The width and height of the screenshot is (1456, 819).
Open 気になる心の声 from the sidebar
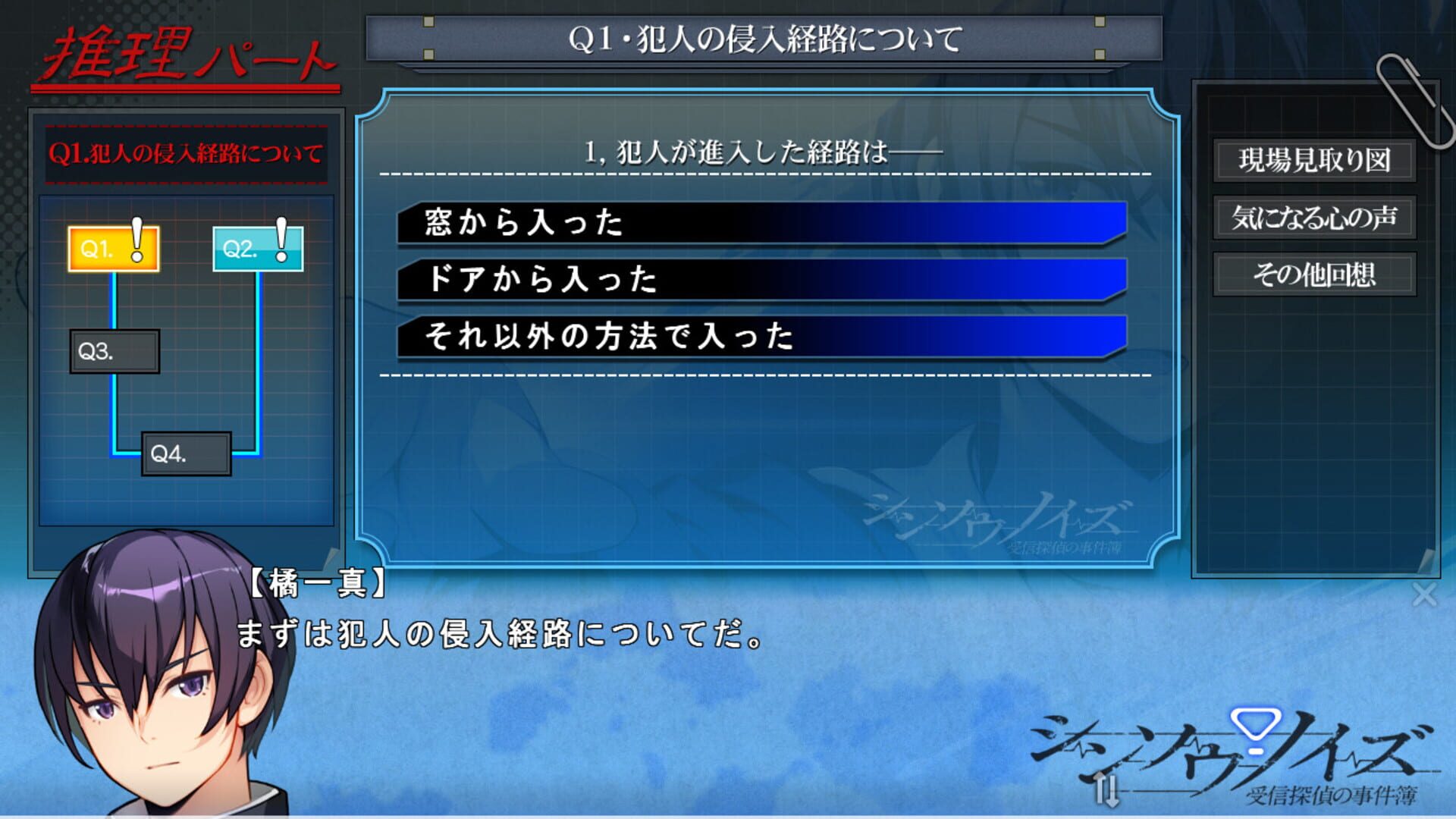1316,218
